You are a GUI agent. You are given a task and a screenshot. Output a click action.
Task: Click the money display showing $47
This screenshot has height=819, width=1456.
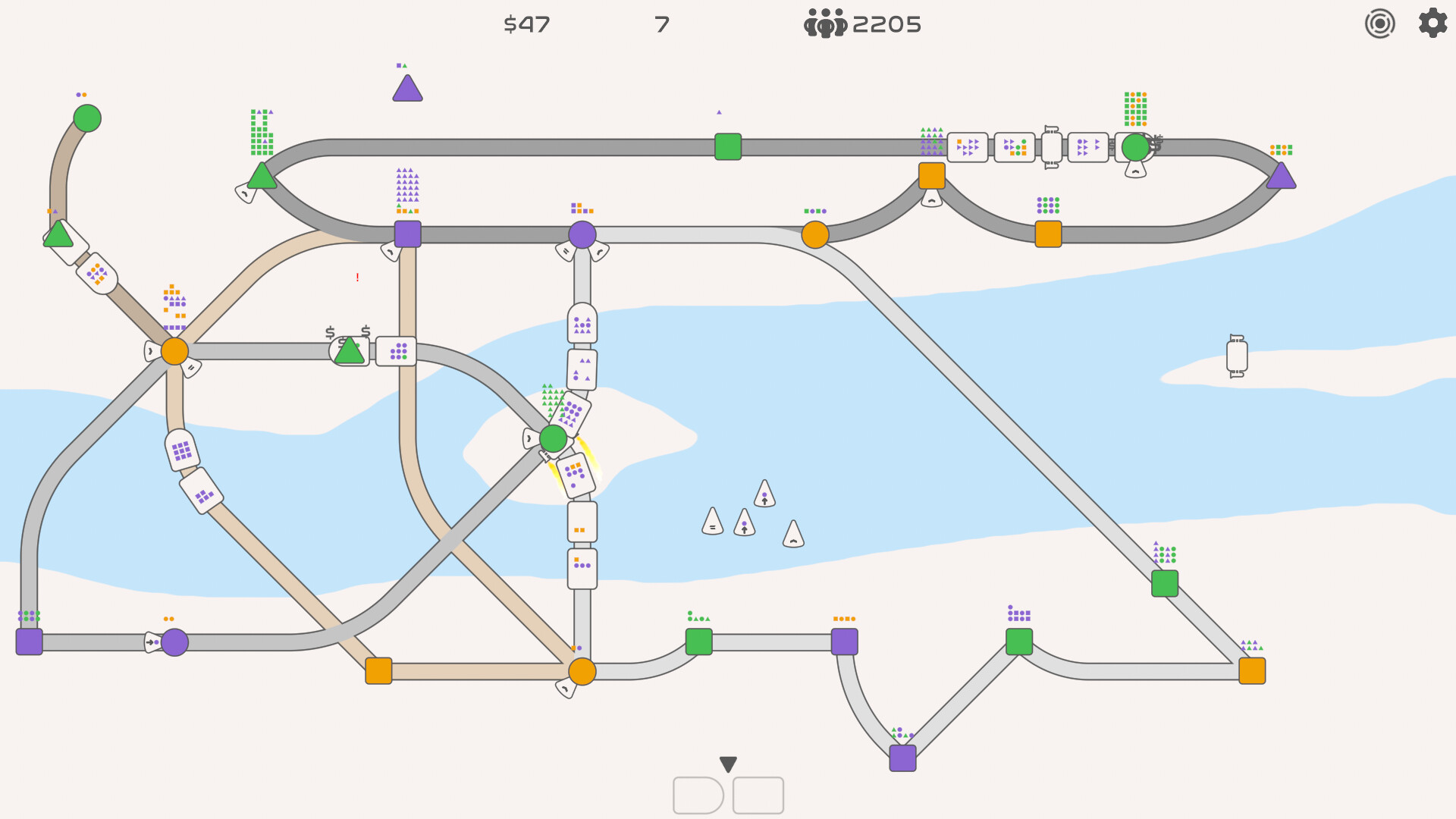click(527, 24)
